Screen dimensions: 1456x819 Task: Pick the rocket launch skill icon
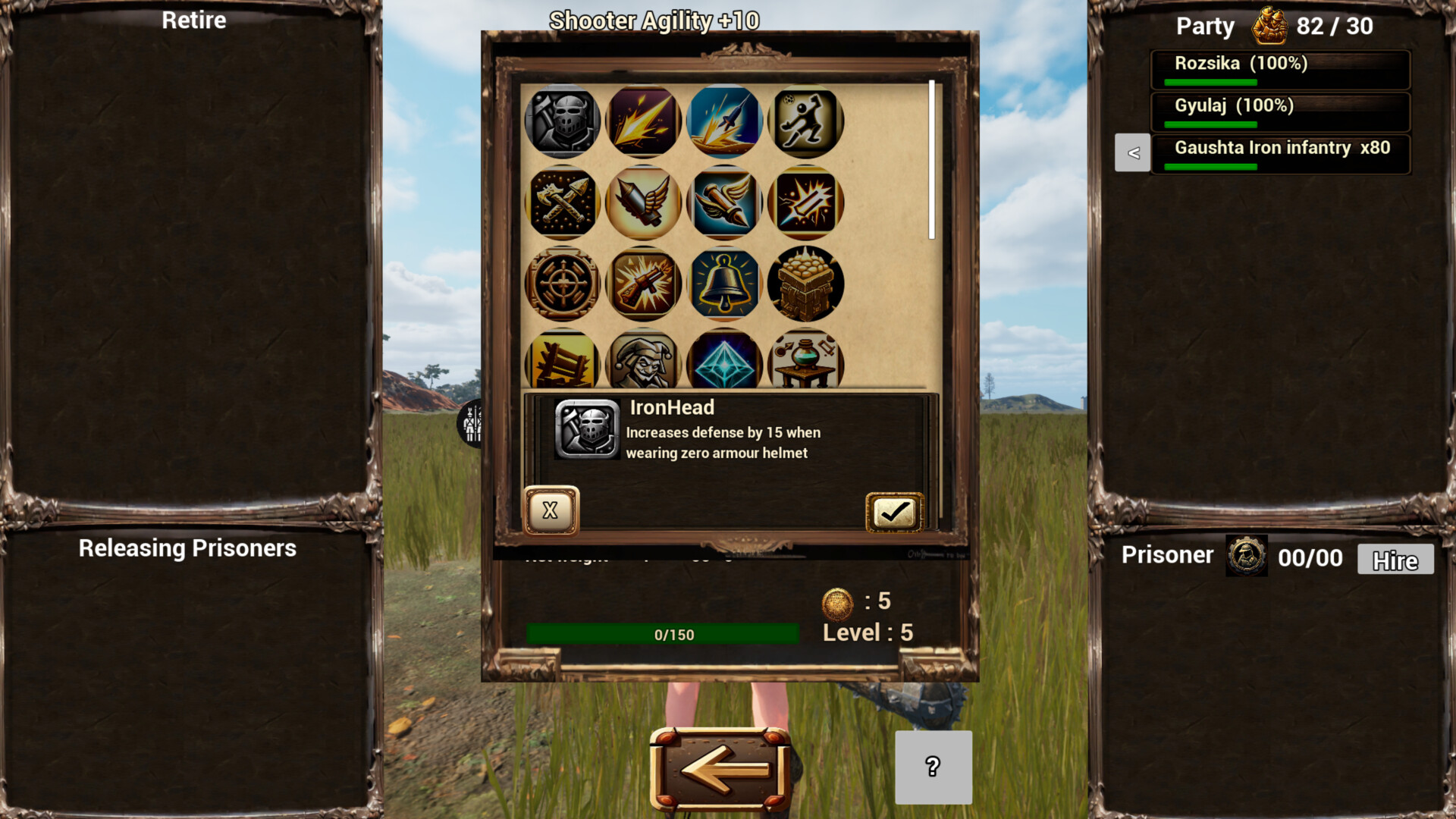pyautogui.click(x=724, y=121)
